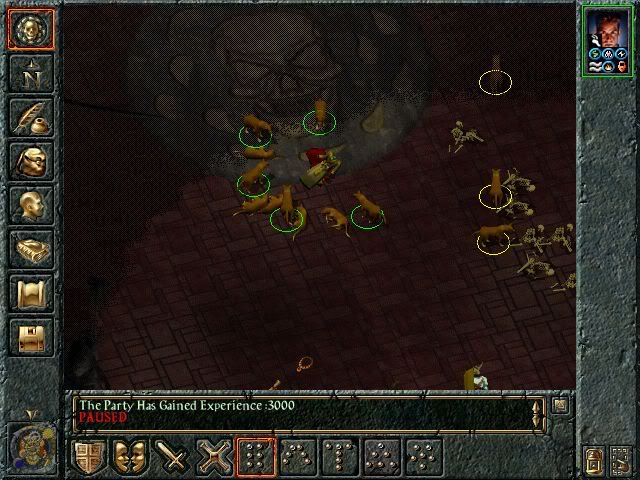640x480 pixels.
Task: Open the area map
Action: (x=29, y=73)
